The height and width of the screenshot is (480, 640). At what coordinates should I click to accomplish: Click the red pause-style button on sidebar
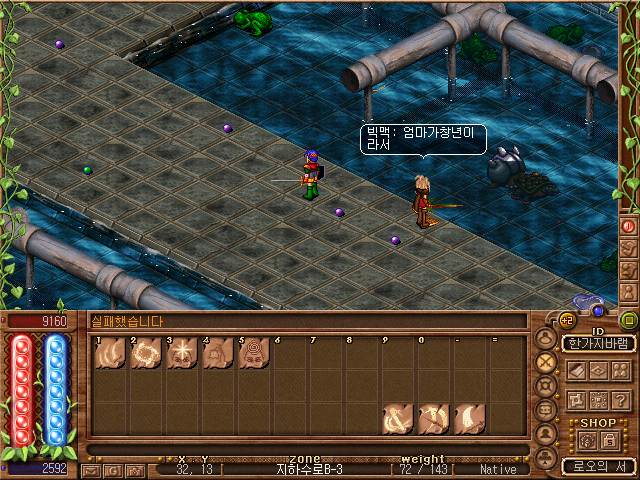[628, 227]
